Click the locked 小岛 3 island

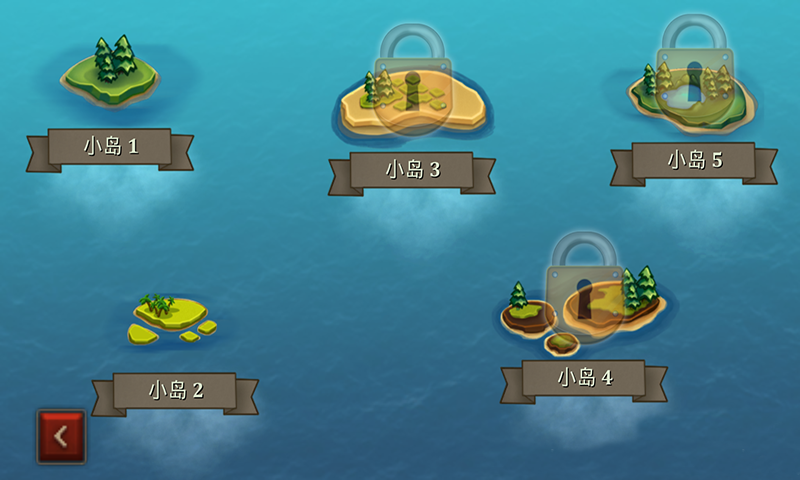412,102
